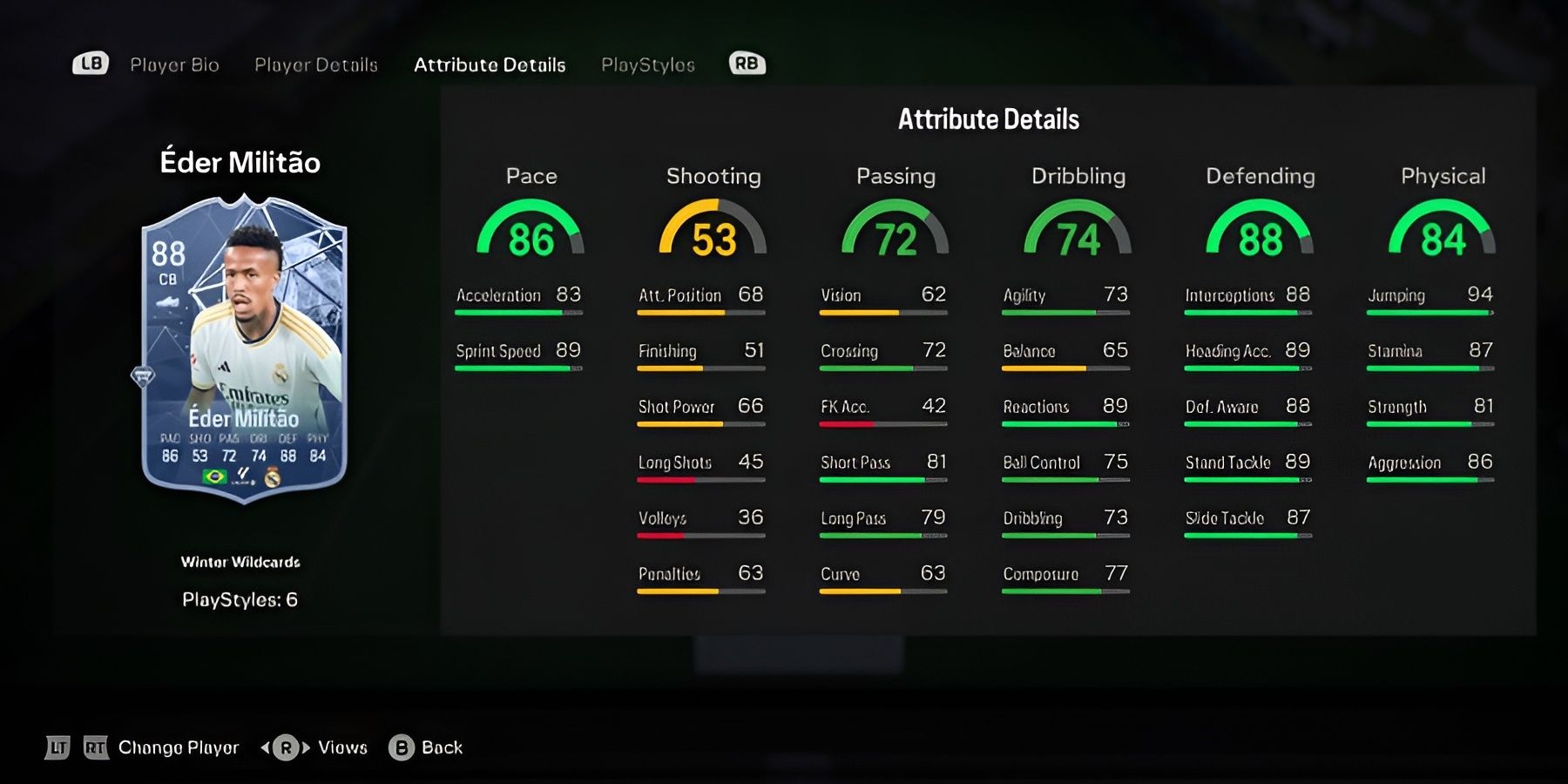
Task: Select the Attribute Details tab
Action: 490,64
